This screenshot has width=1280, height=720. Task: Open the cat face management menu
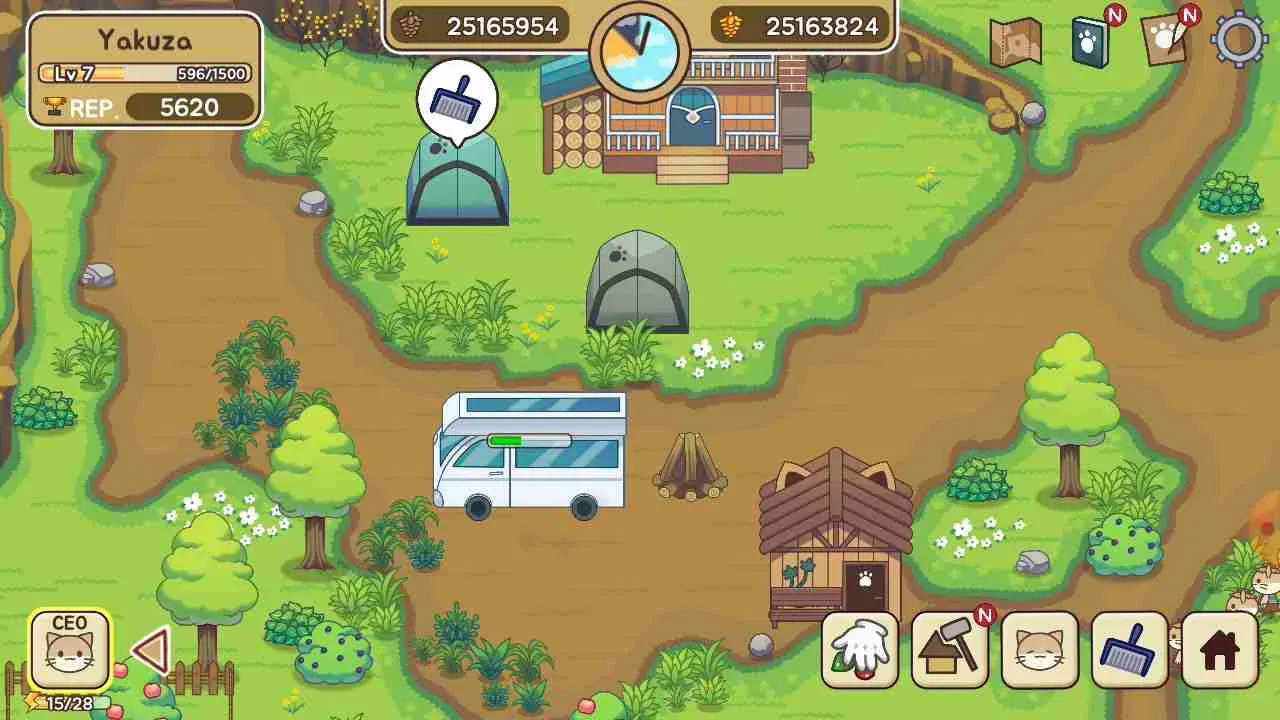[x=1038, y=650]
